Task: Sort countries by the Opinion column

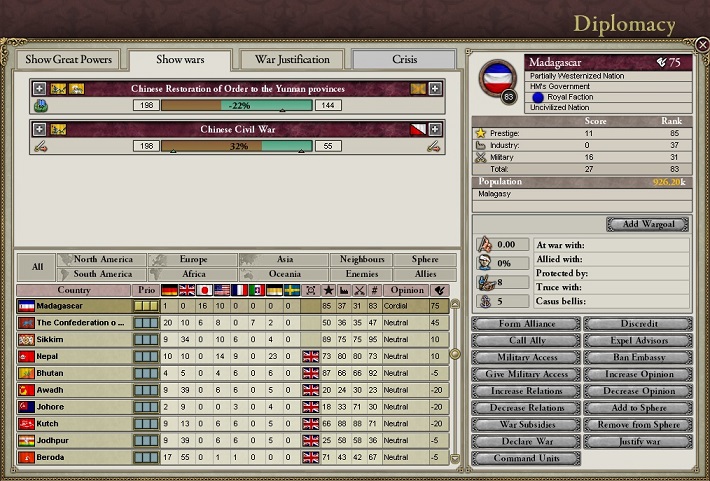Action: pyautogui.click(x=407, y=290)
